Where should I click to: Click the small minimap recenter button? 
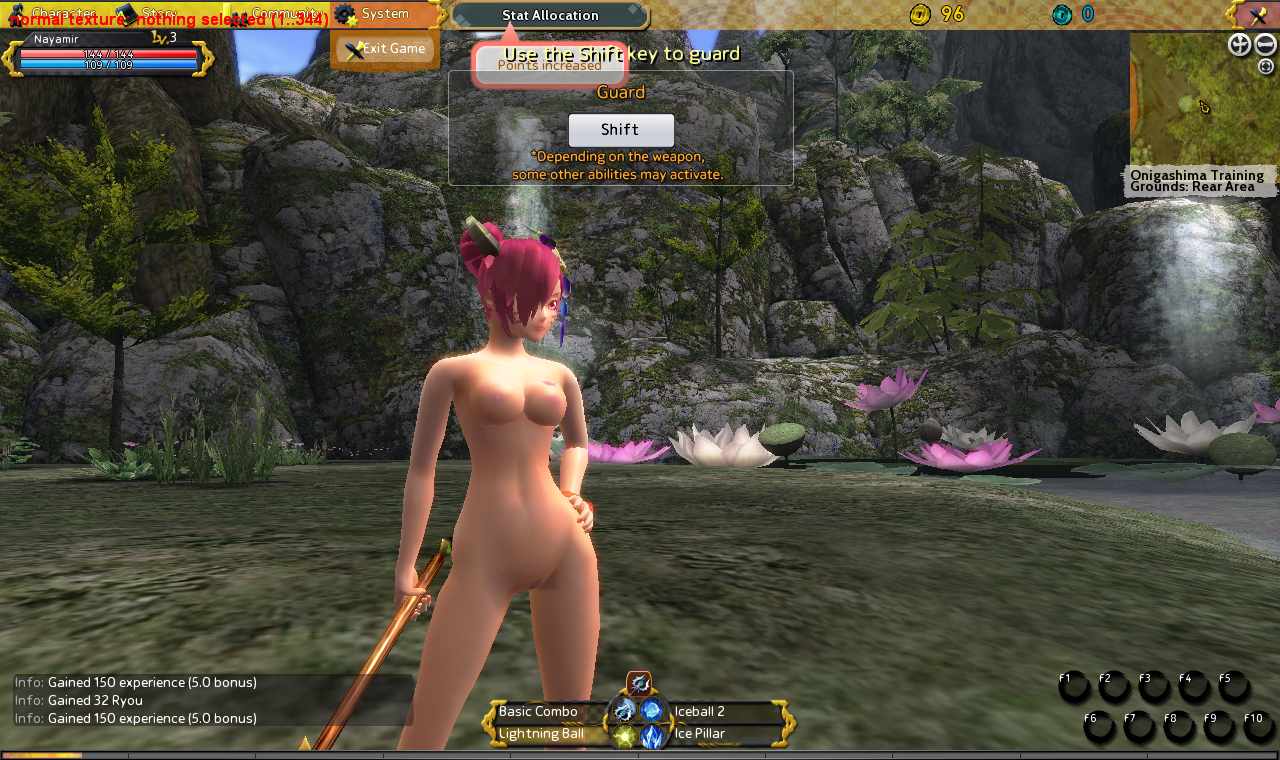point(1266,67)
